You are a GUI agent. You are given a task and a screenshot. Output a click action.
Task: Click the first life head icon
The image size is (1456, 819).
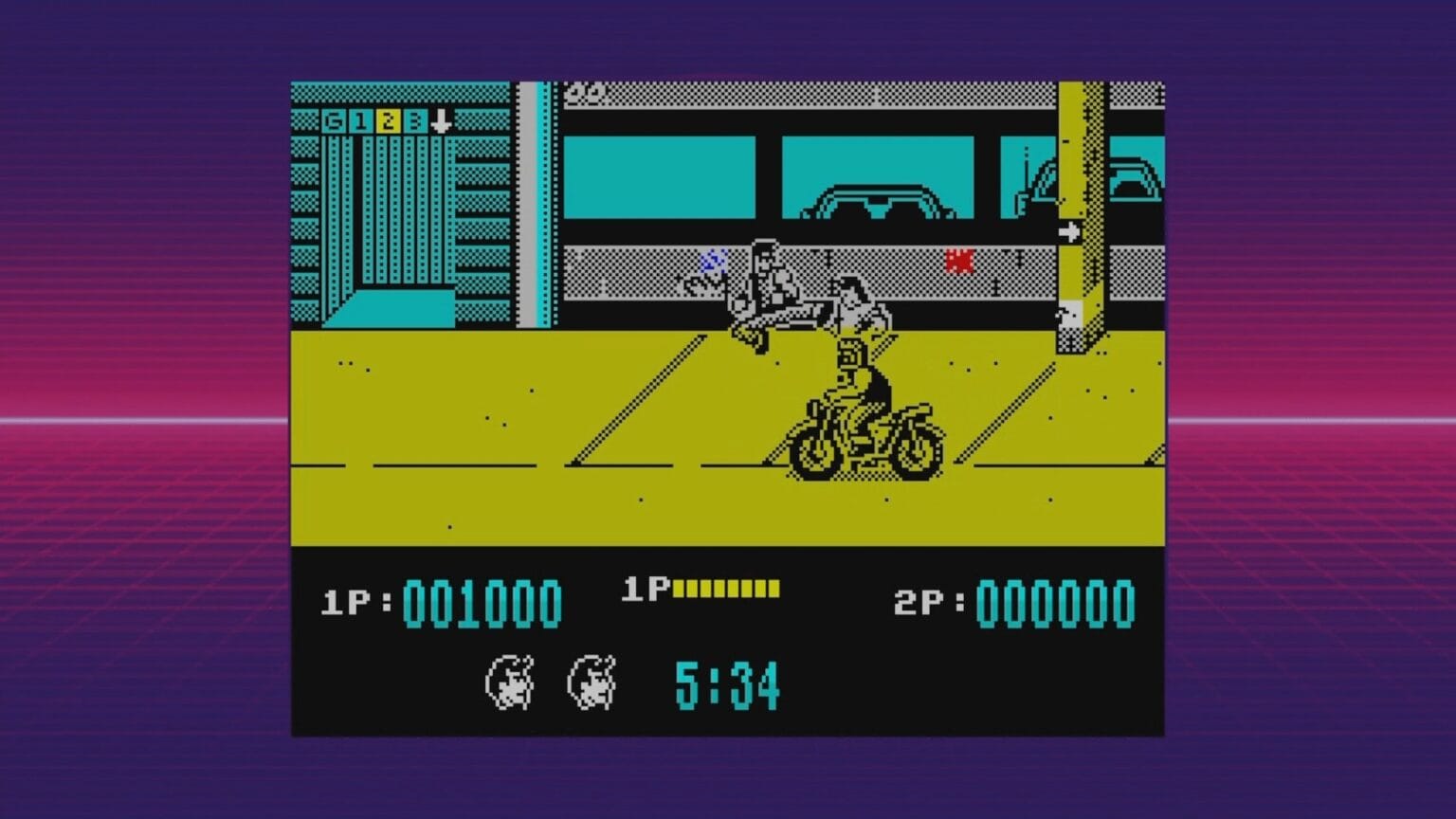coord(512,681)
